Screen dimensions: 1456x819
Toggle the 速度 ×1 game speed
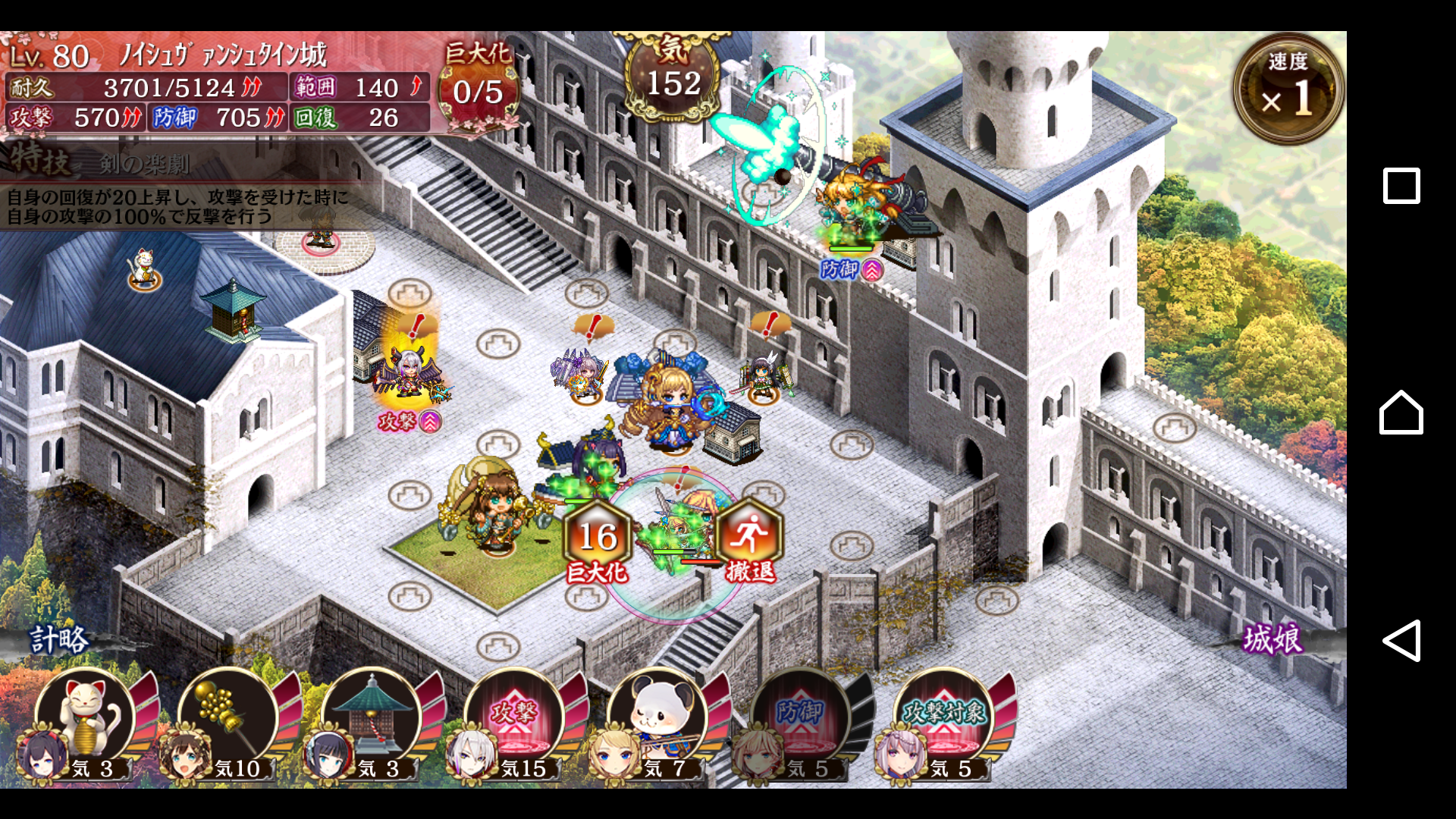coord(1288,88)
